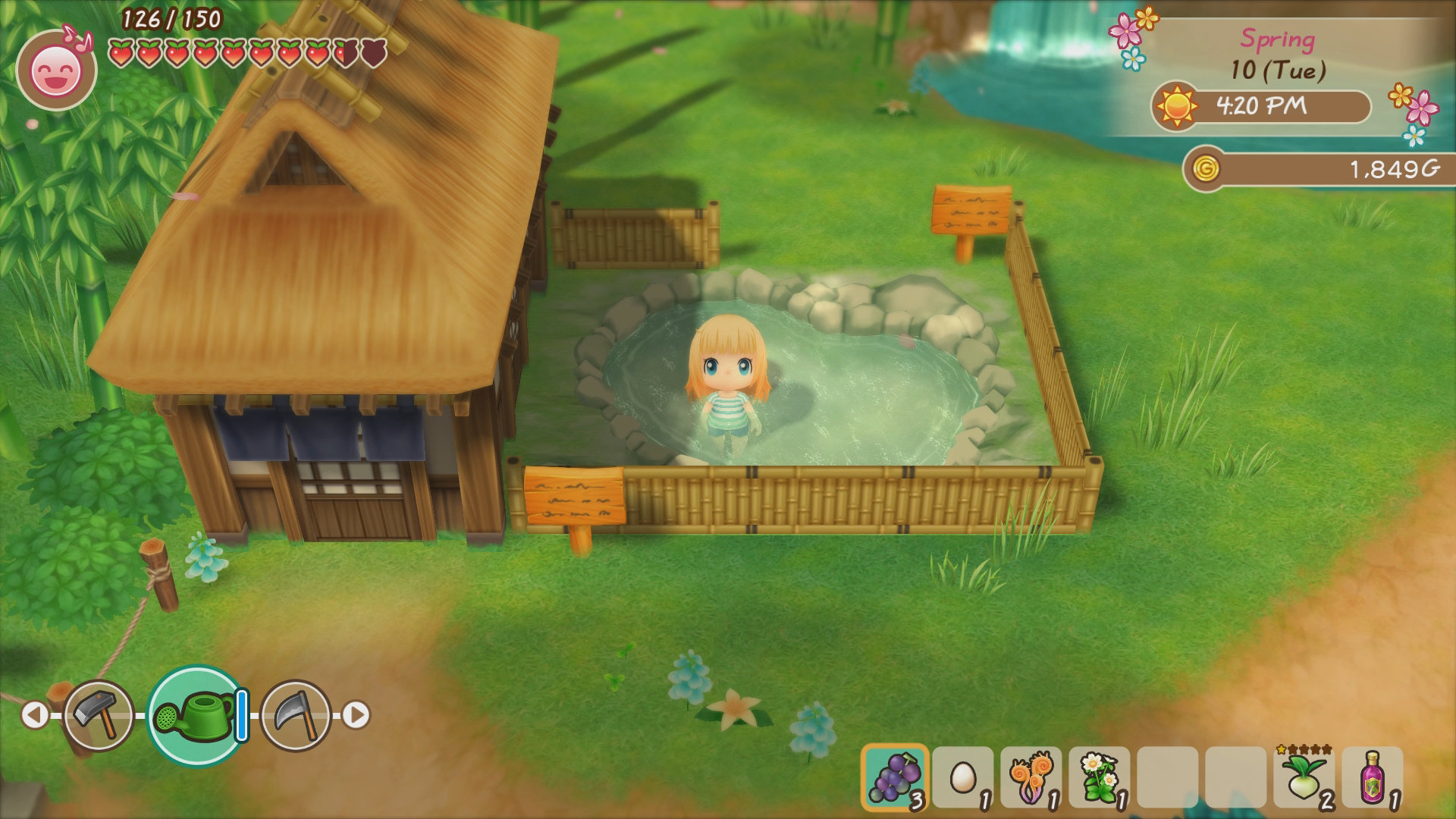Viewport: 1456px width, 819px height.
Task: Select the starred turnip slot
Action: pos(1304,777)
